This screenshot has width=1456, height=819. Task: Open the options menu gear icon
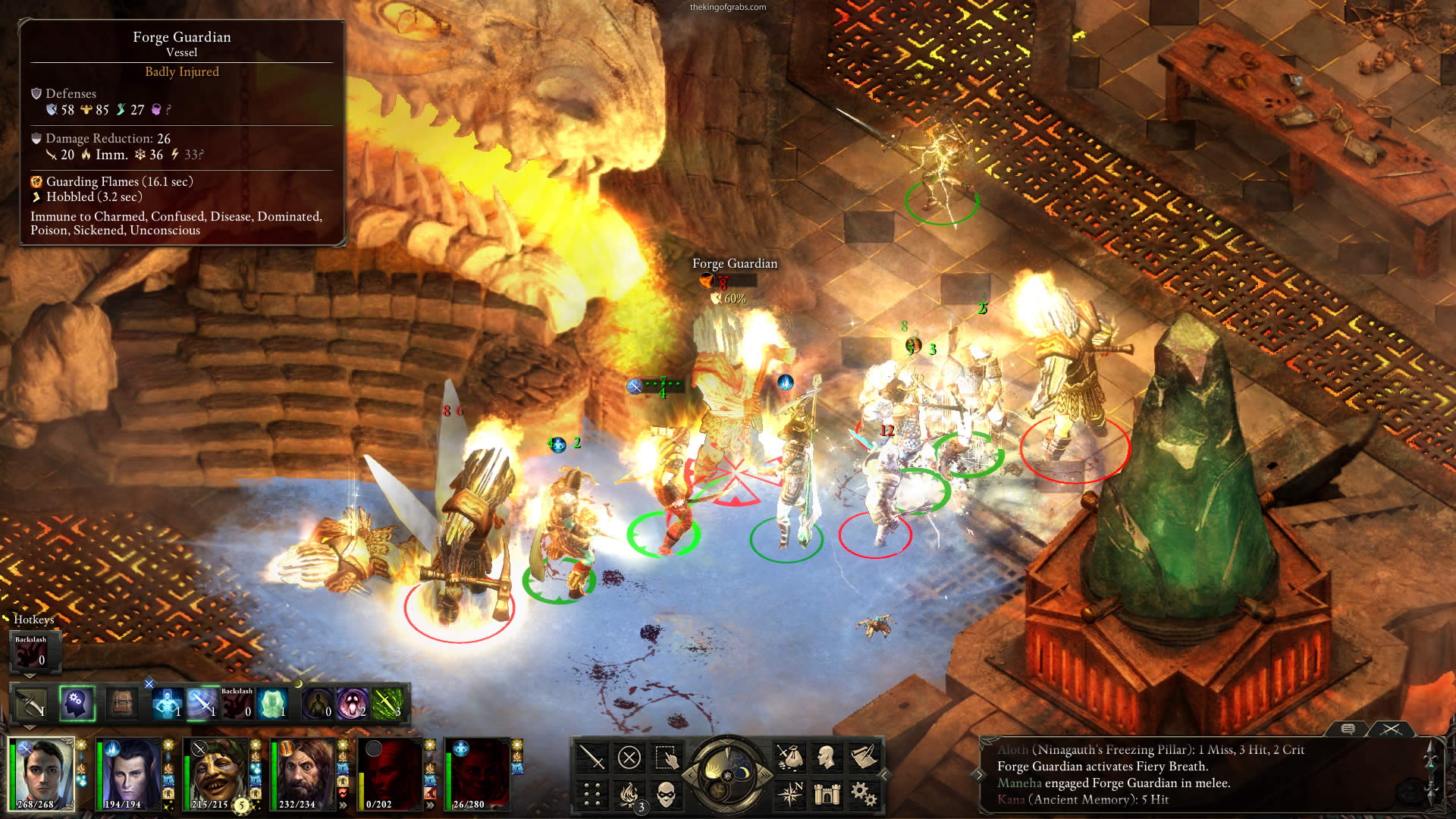(863, 794)
